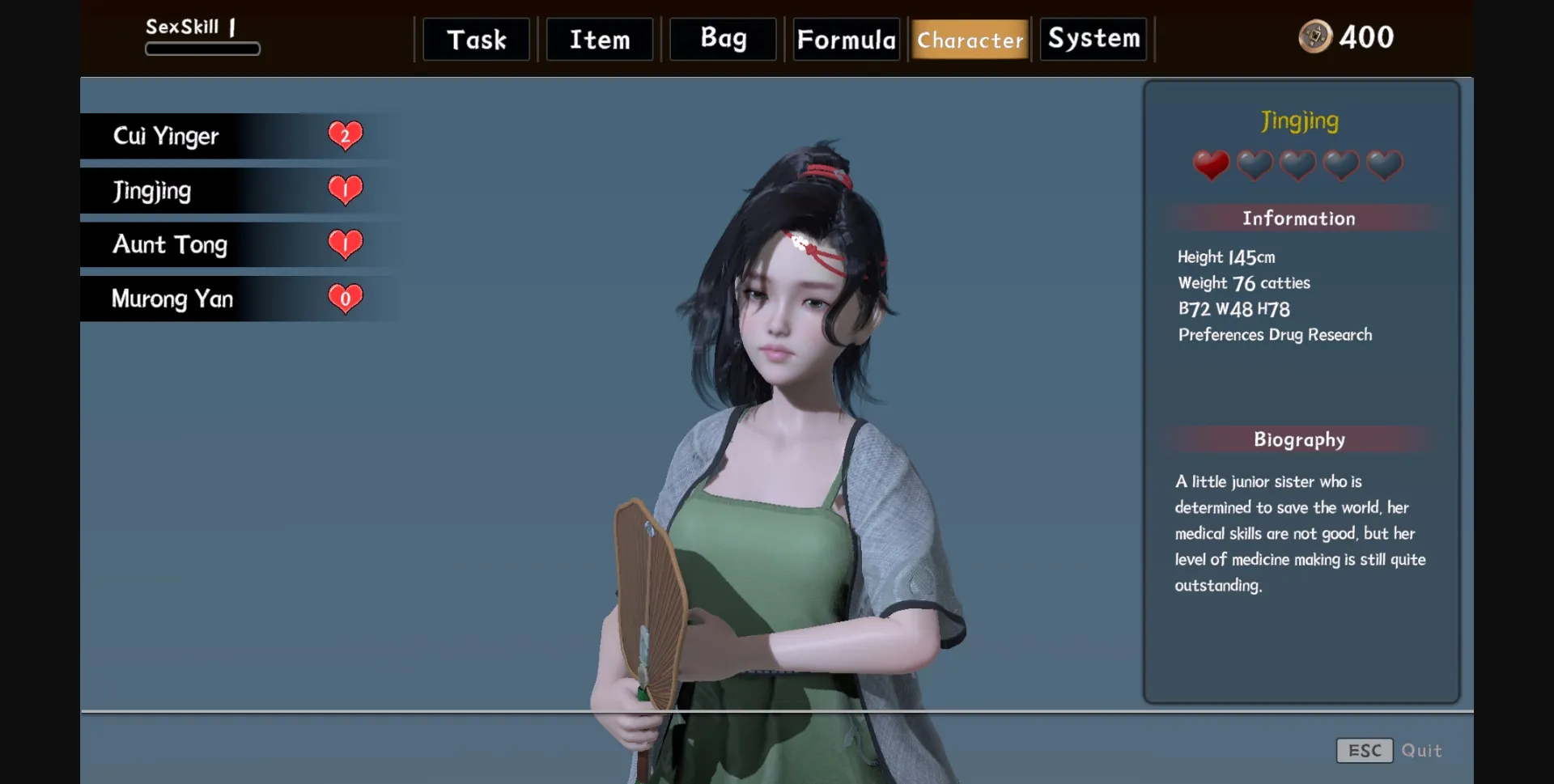Click the coin currency icon showing 400
The height and width of the screenshot is (784, 1554).
click(x=1315, y=37)
